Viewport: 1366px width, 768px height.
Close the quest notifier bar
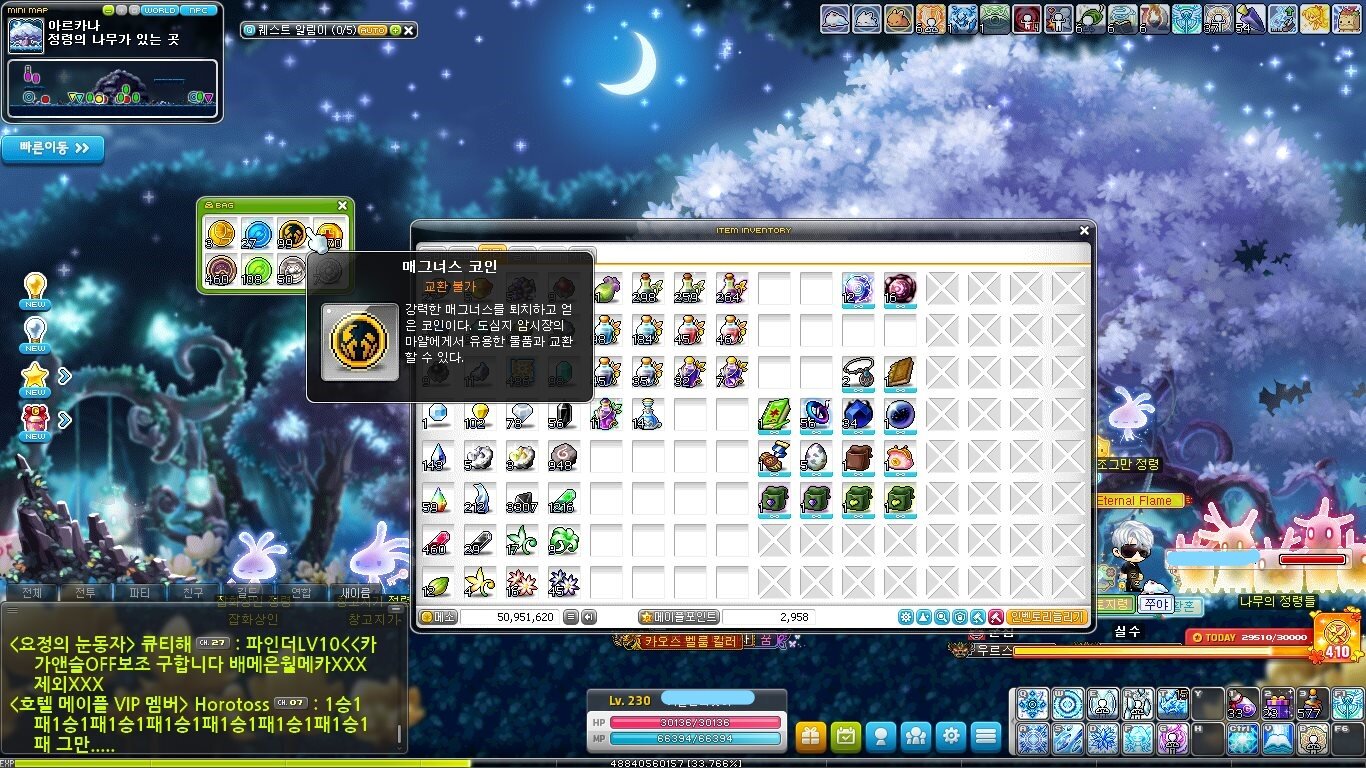pos(408,31)
